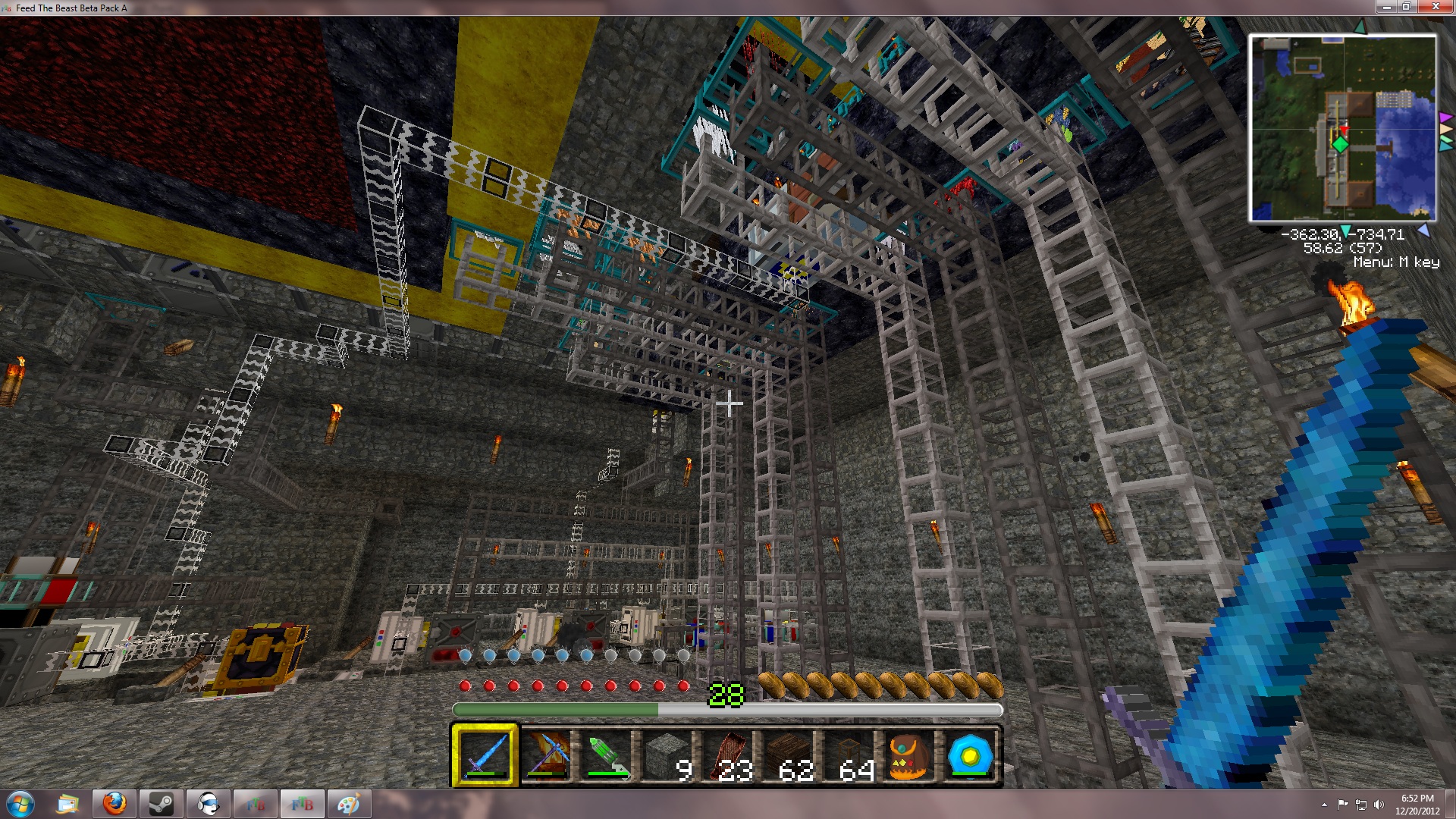Image resolution: width=1456 pixels, height=819 pixels.
Task: Select the pickaxe hotbar slot
Action: coord(546,755)
